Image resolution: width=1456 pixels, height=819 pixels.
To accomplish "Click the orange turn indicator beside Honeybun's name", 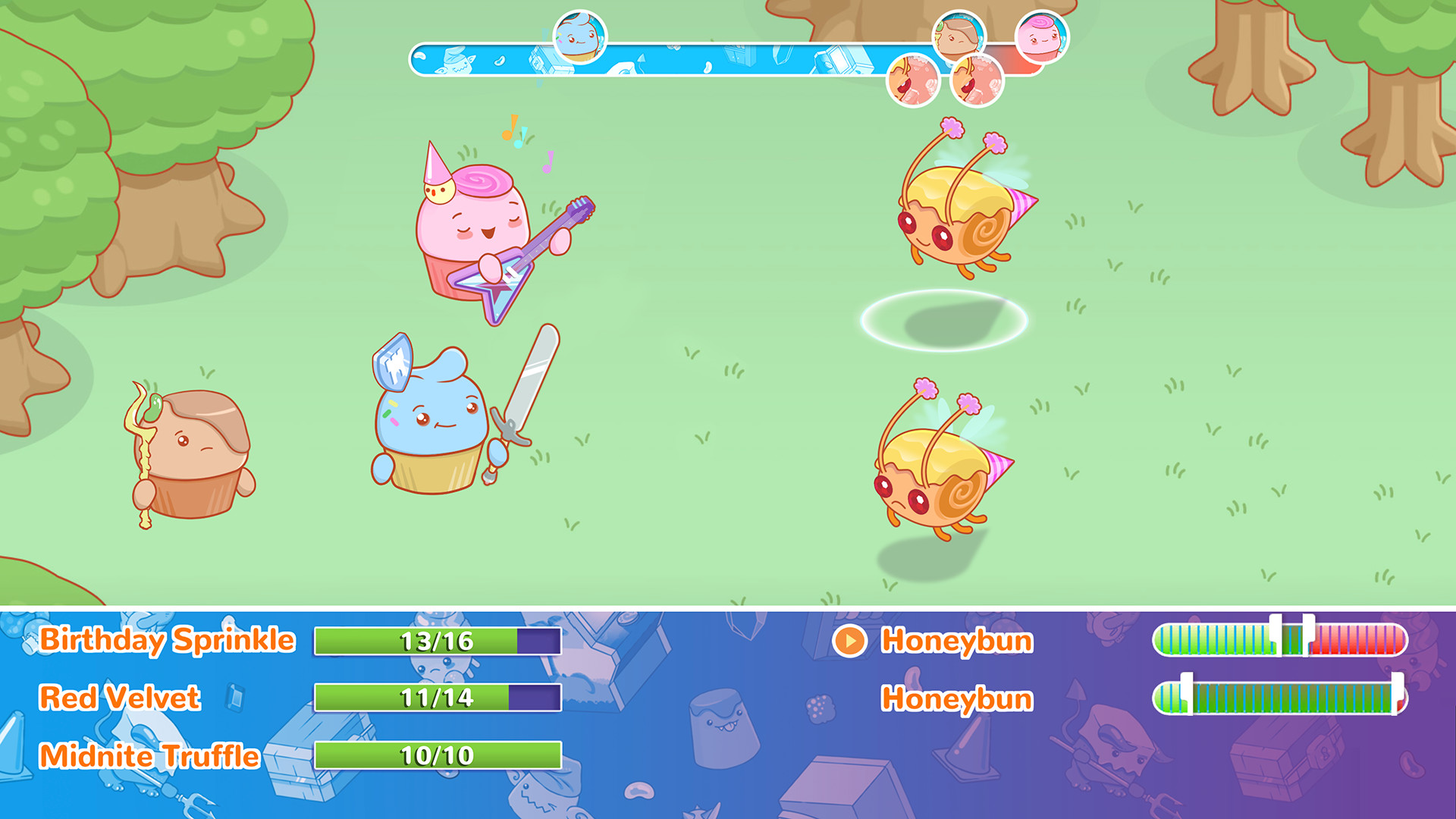I will point(851,641).
